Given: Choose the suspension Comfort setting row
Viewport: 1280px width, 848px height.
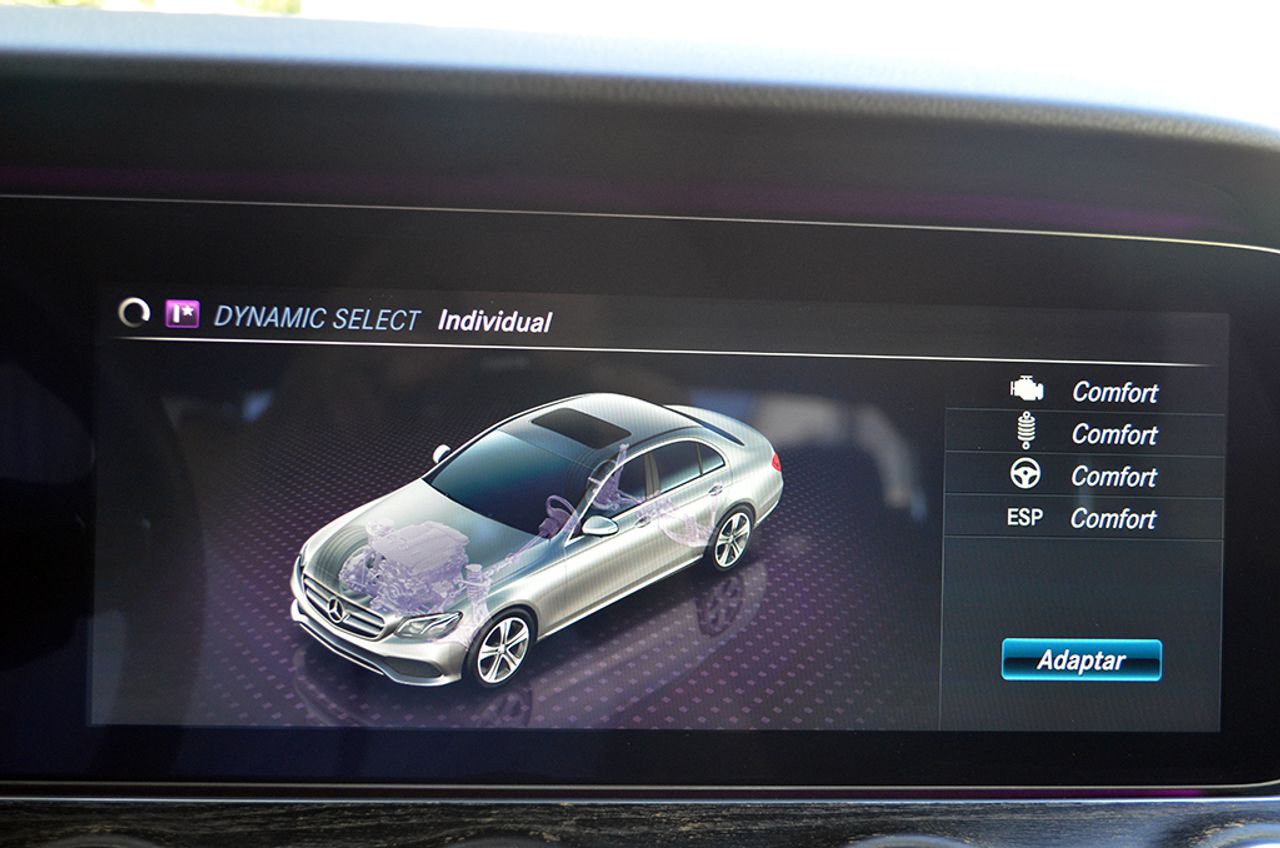Looking at the screenshot, I should [x=1085, y=433].
